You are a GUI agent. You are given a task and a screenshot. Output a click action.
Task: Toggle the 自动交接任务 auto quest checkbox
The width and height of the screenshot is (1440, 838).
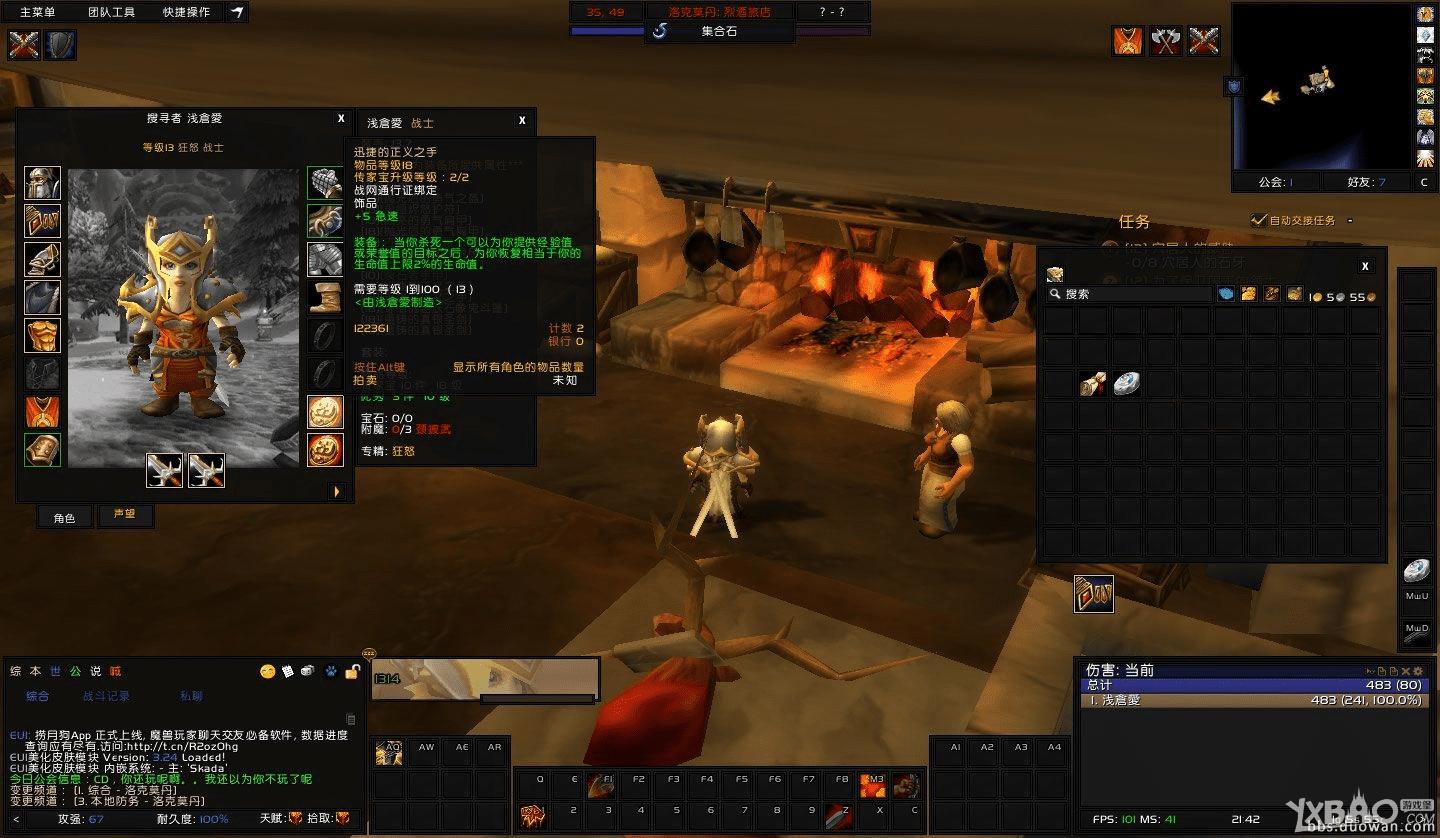[x=1258, y=220]
